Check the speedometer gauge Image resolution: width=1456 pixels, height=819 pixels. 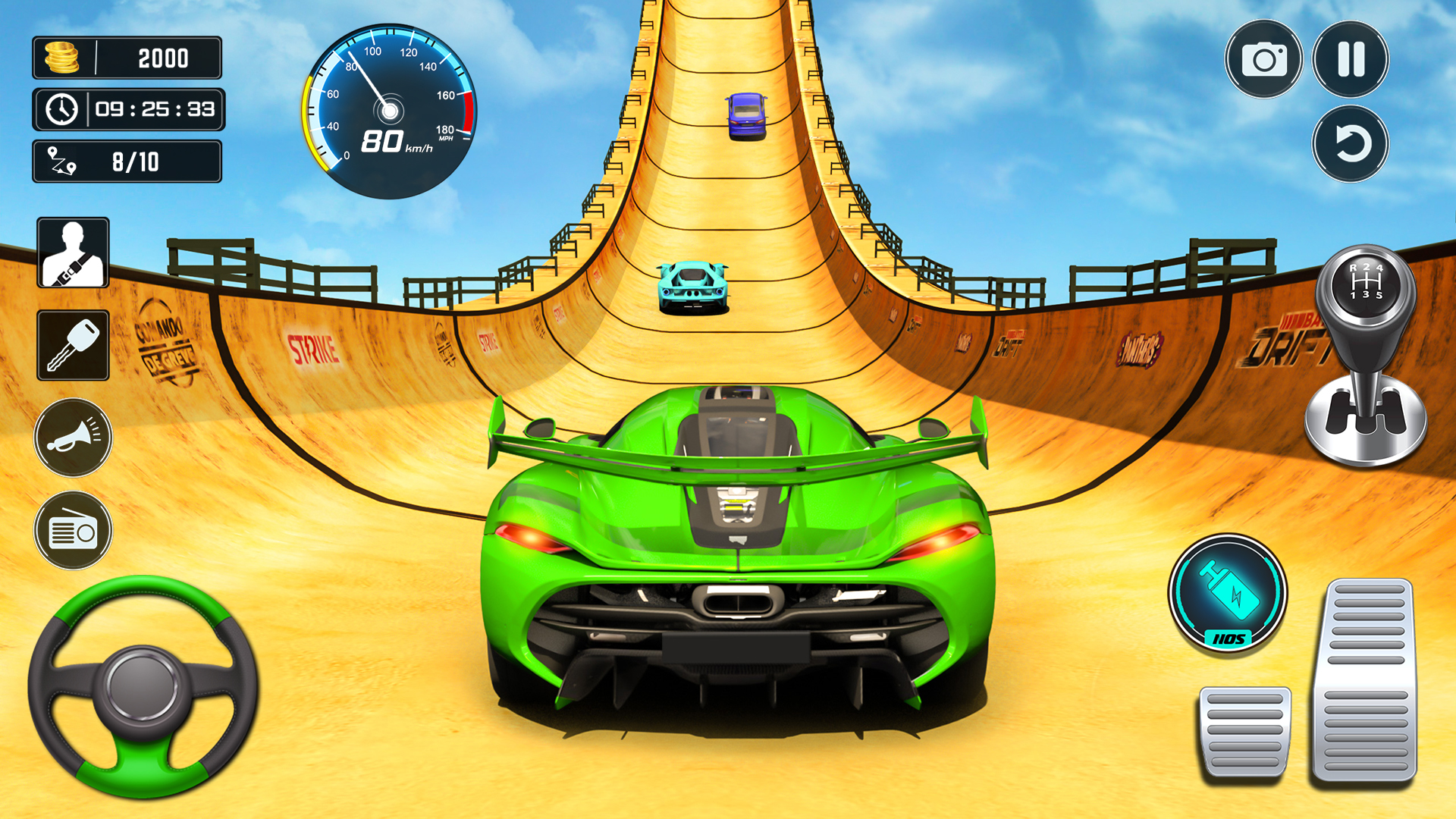[391, 110]
